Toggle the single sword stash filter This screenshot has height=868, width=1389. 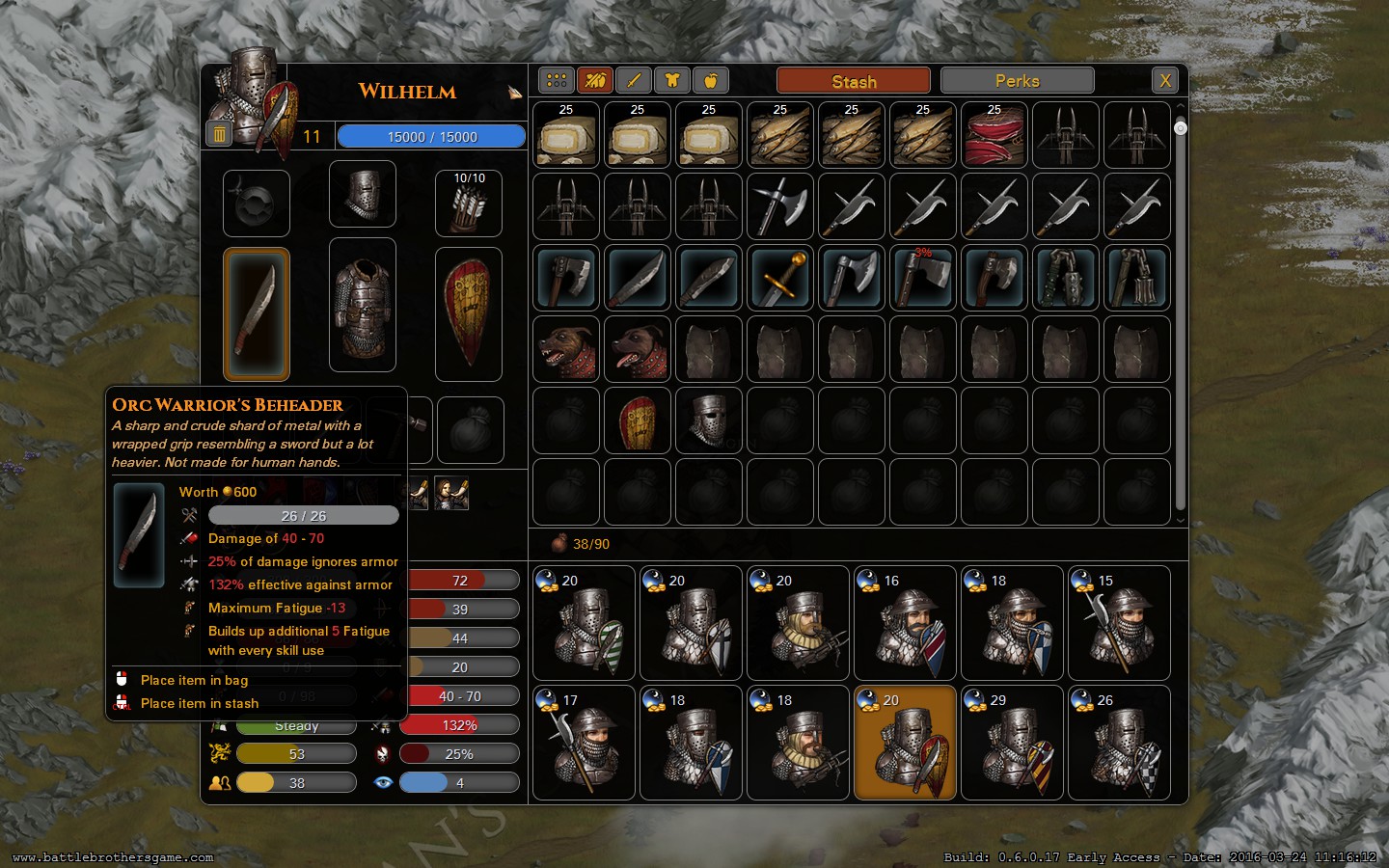coord(634,81)
